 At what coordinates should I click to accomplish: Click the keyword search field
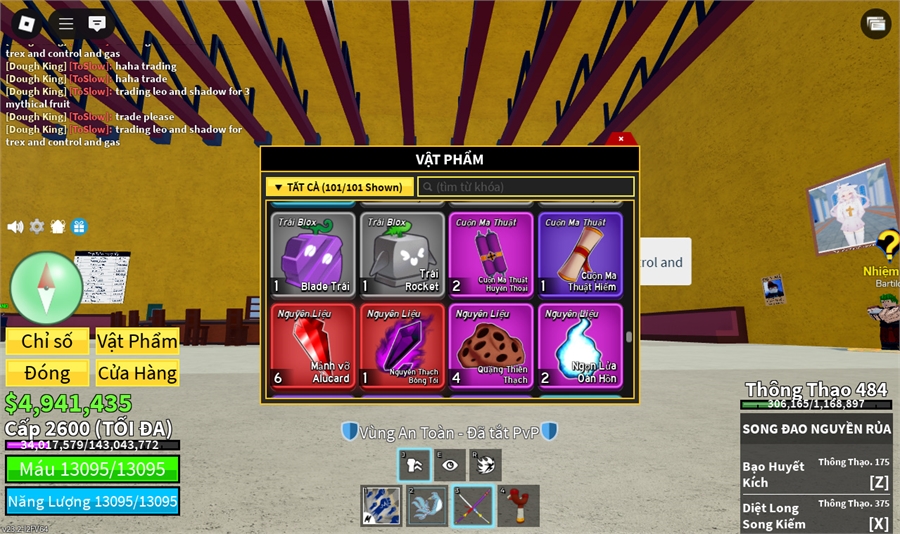(x=526, y=187)
